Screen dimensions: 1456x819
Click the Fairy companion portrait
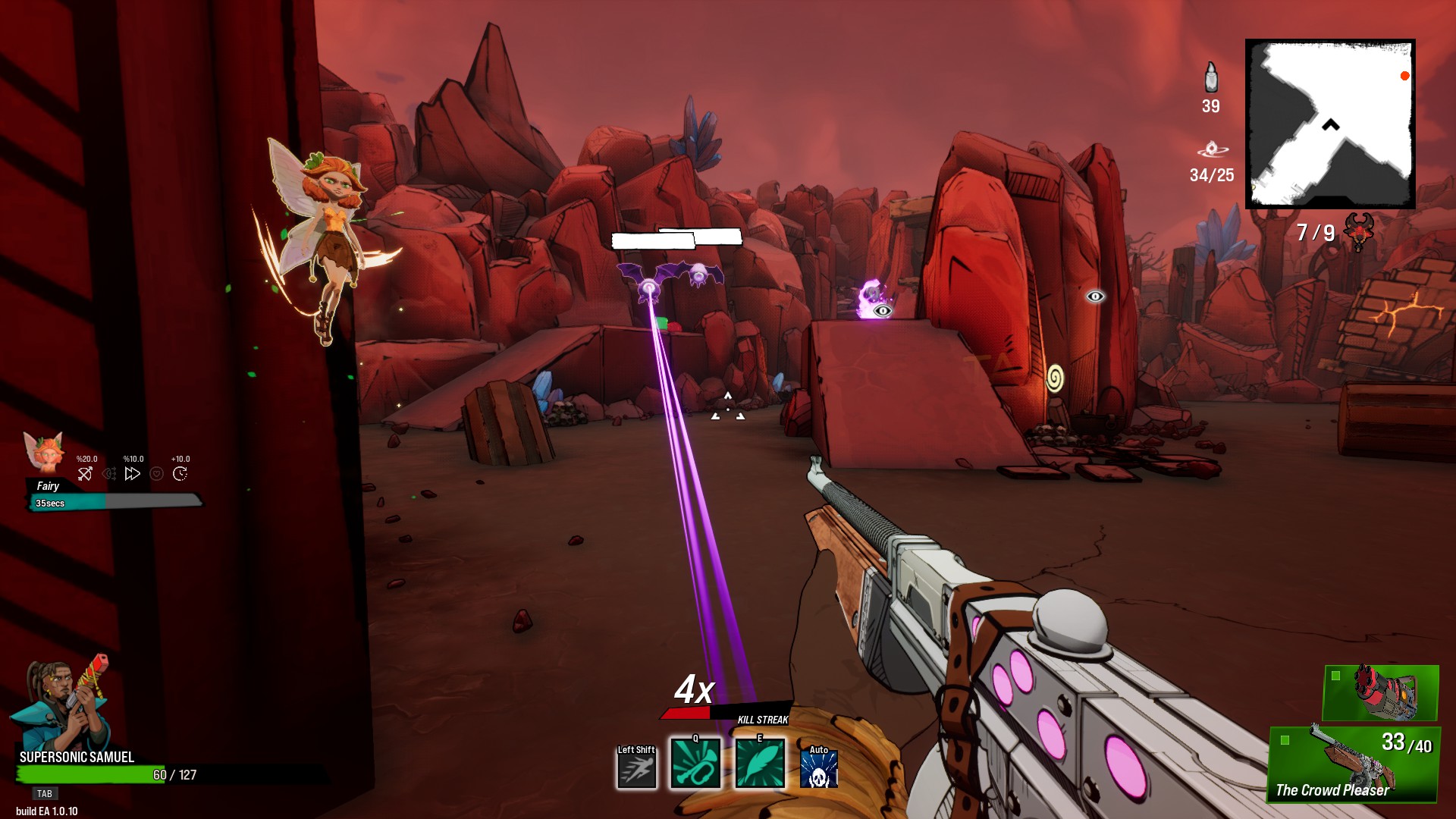click(44, 453)
